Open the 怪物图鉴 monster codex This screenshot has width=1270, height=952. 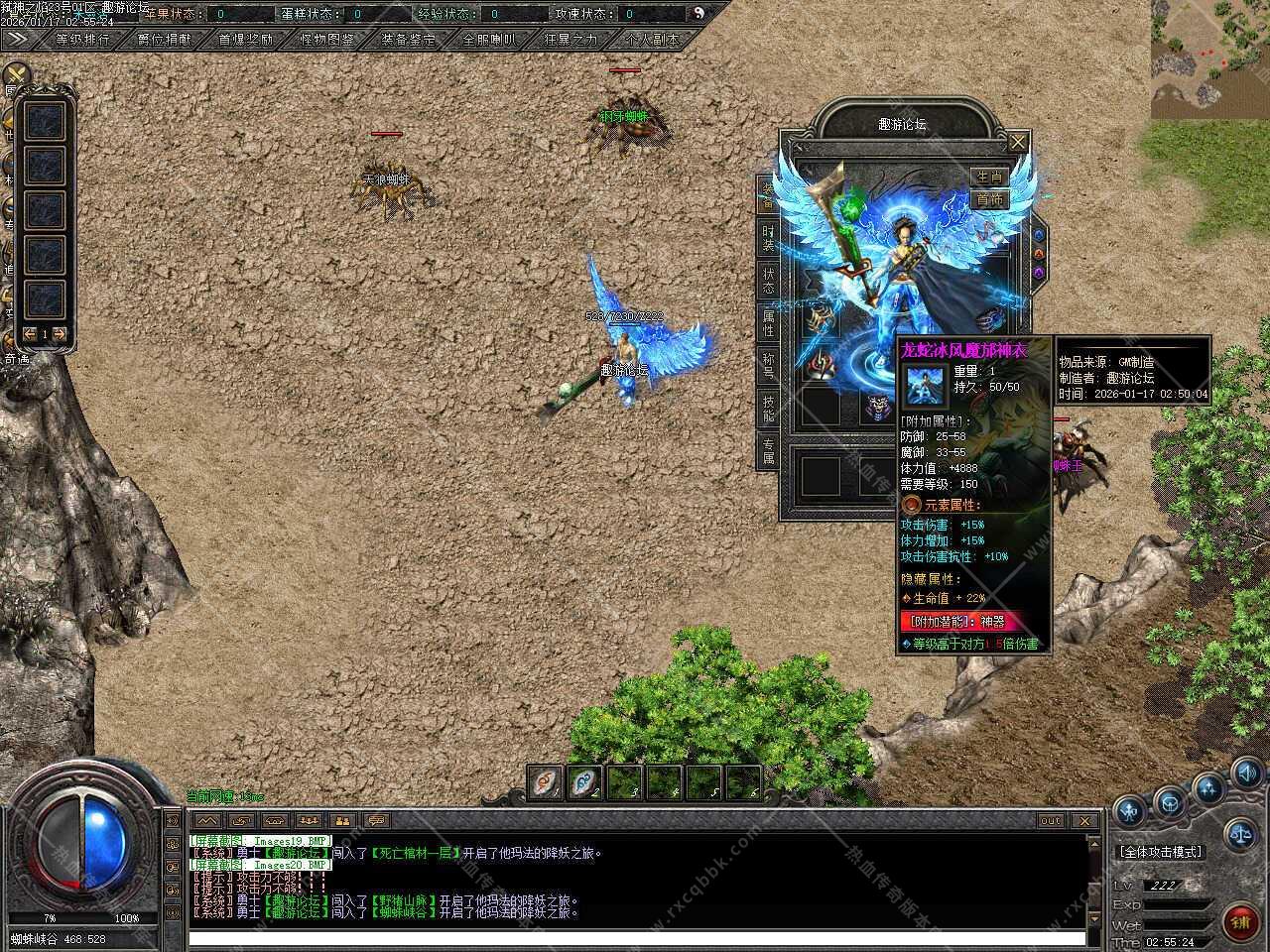326,40
